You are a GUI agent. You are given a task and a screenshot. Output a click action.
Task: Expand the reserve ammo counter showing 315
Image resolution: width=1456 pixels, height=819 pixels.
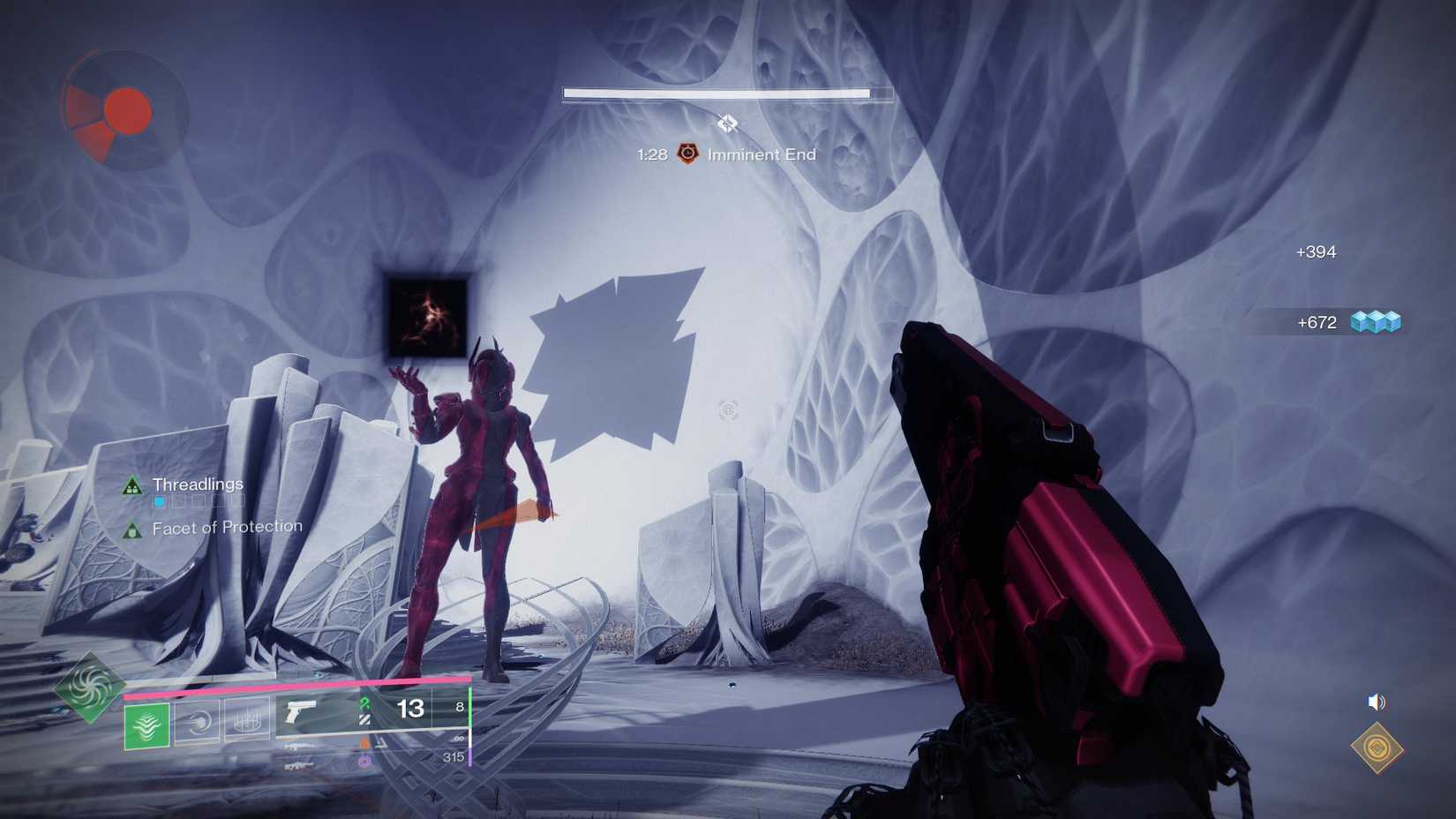[x=454, y=755]
